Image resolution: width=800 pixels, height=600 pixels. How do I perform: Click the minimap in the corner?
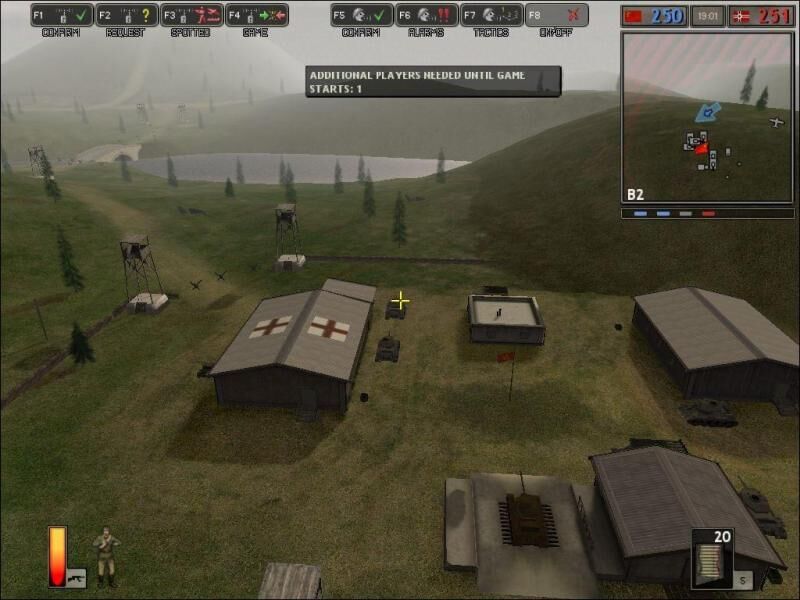click(x=708, y=117)
